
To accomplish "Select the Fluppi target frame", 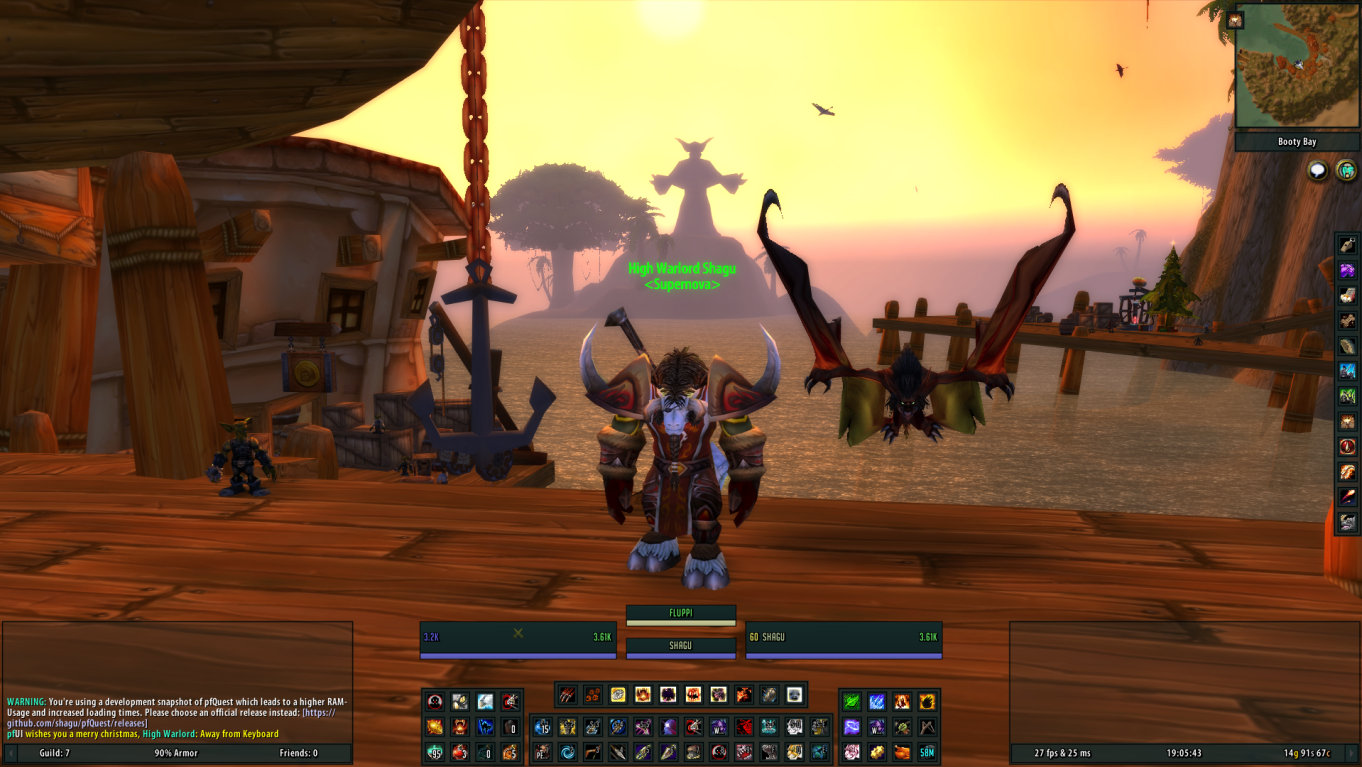I will (x=680, y=611).
